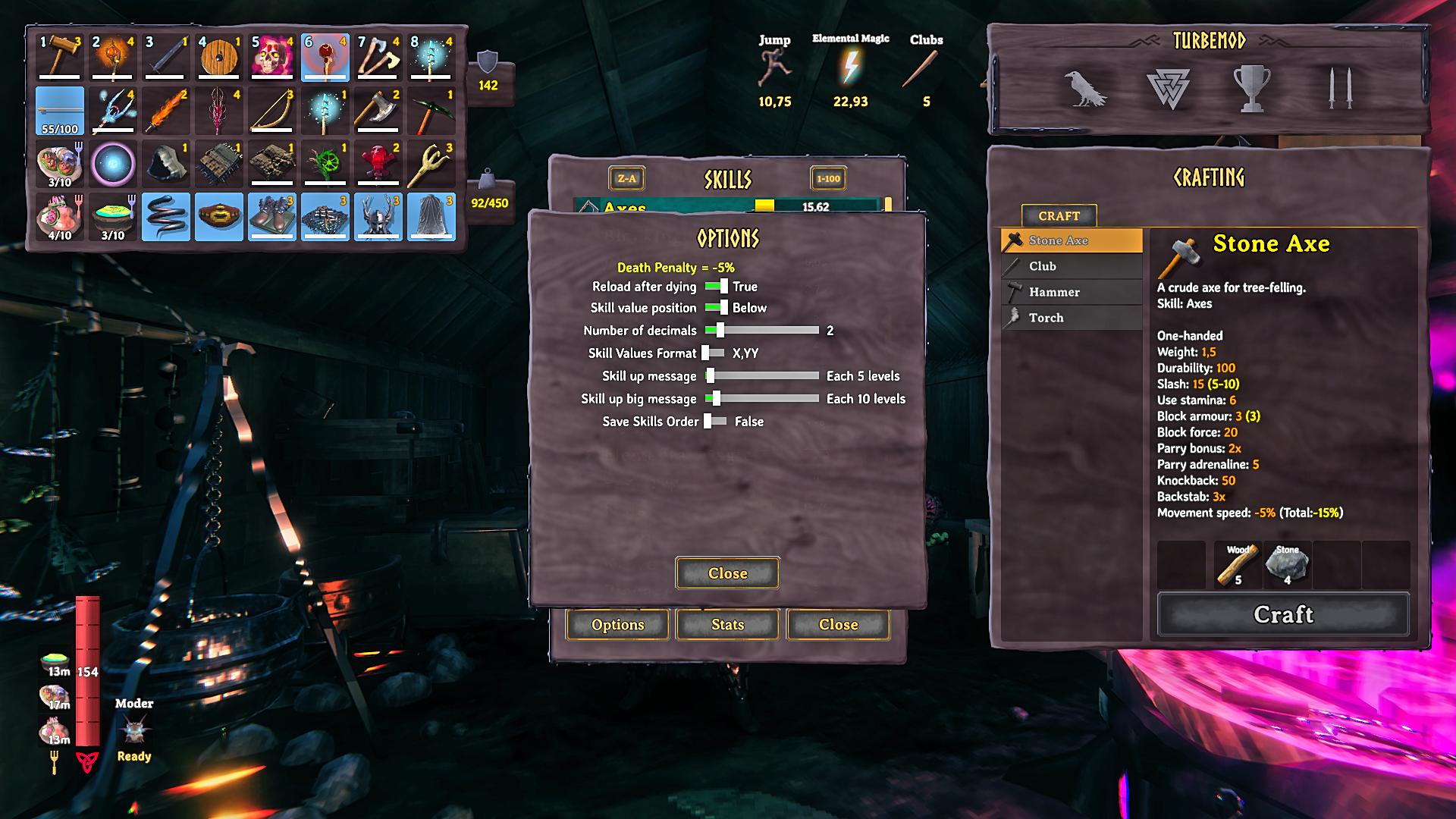Click the Z-A sort button

626,179
